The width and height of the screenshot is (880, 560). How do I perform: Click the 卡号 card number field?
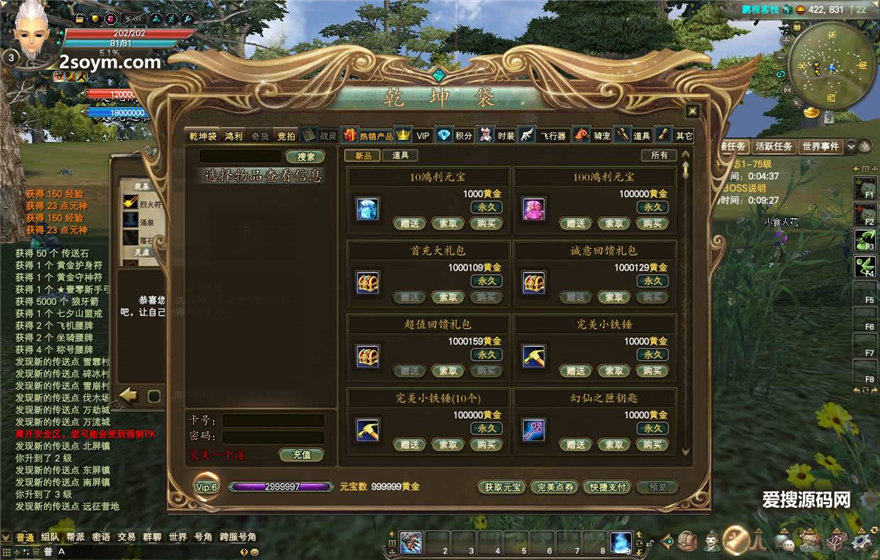pos(272,421)
